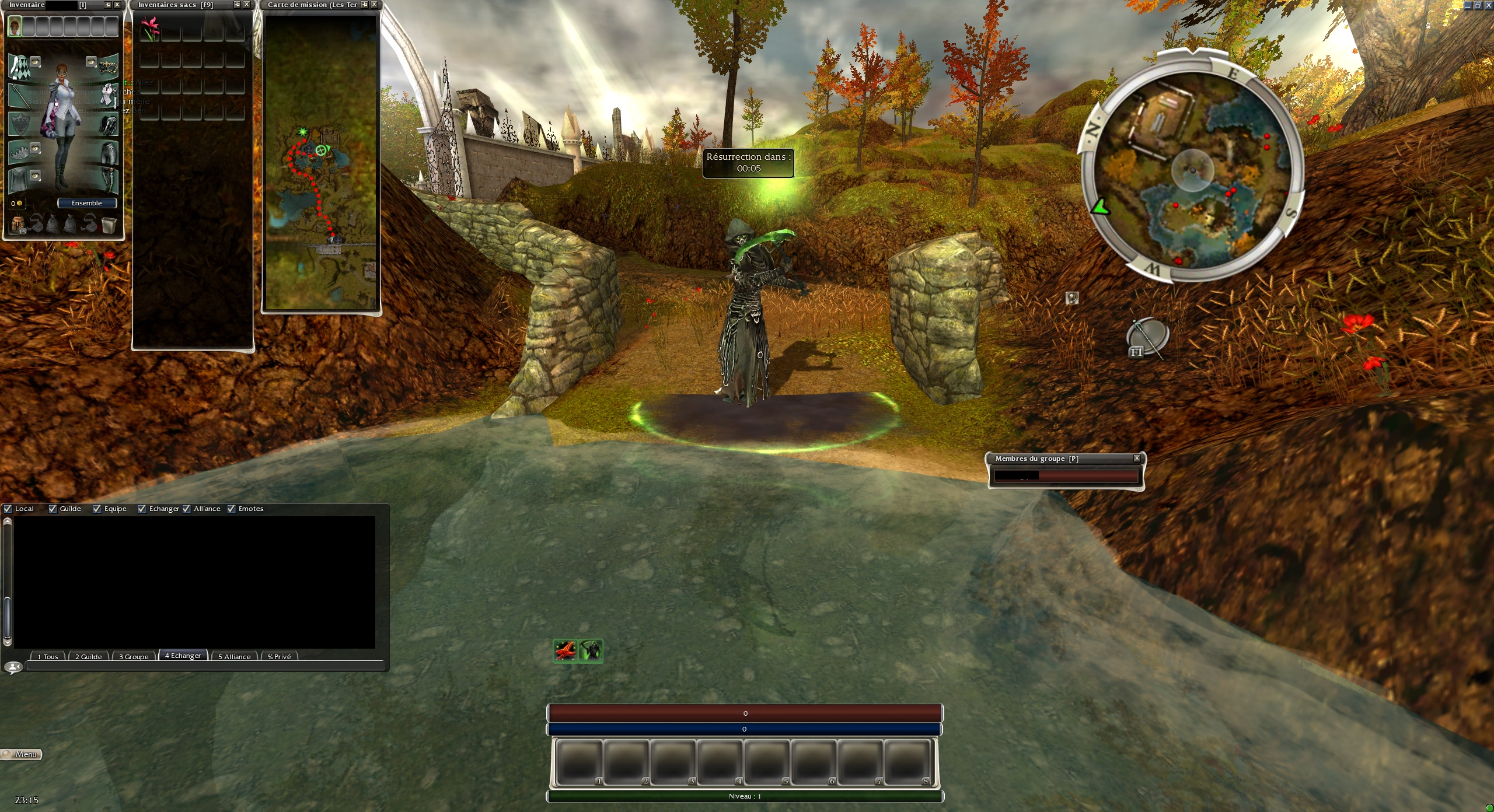Toggle the Emotes chat filter checkbox
Image resolution: width=1494 pixels, height=812 pixels.
coord(231,509)
